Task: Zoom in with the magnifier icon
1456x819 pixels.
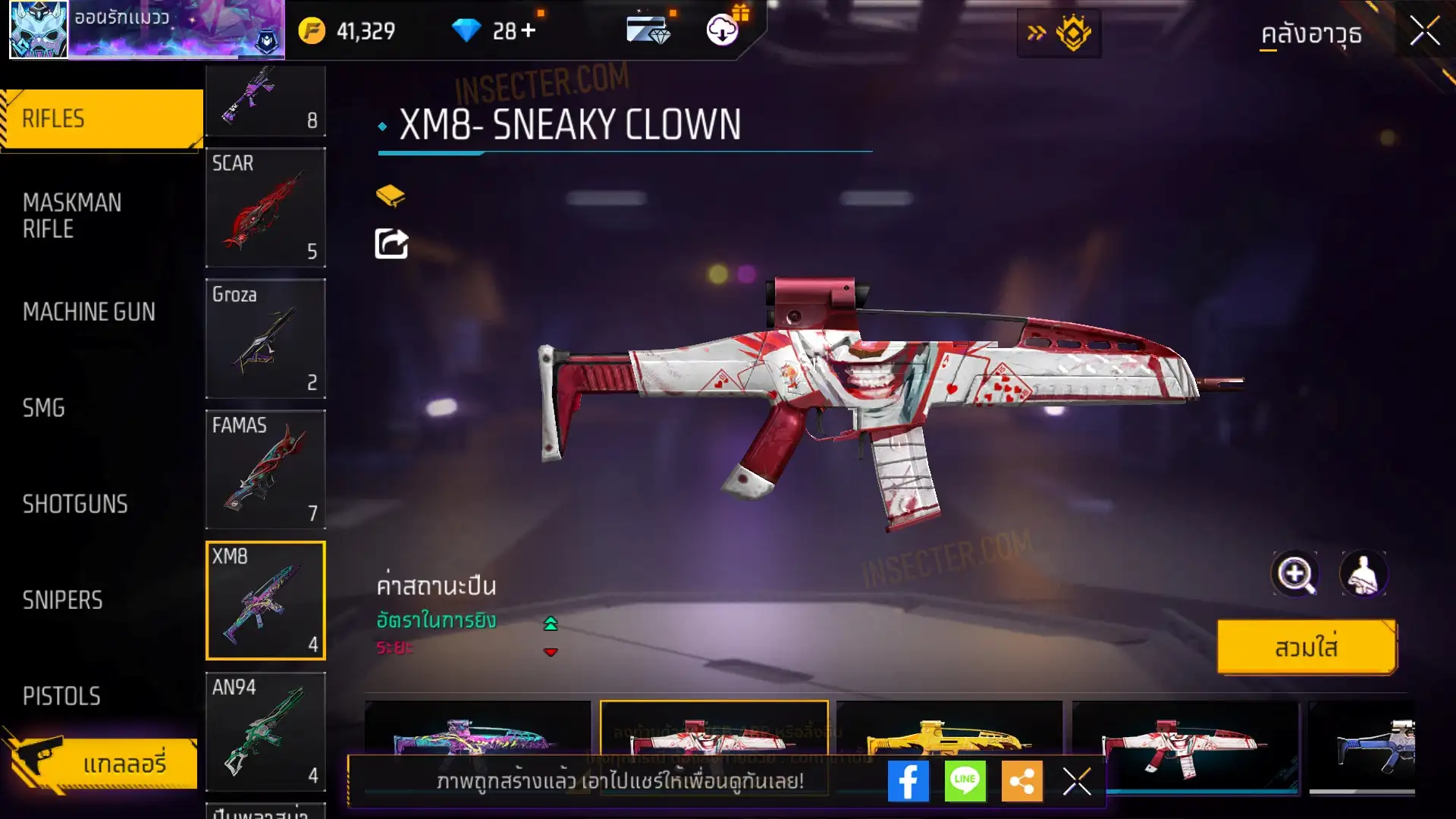Action: (1295, 574)
